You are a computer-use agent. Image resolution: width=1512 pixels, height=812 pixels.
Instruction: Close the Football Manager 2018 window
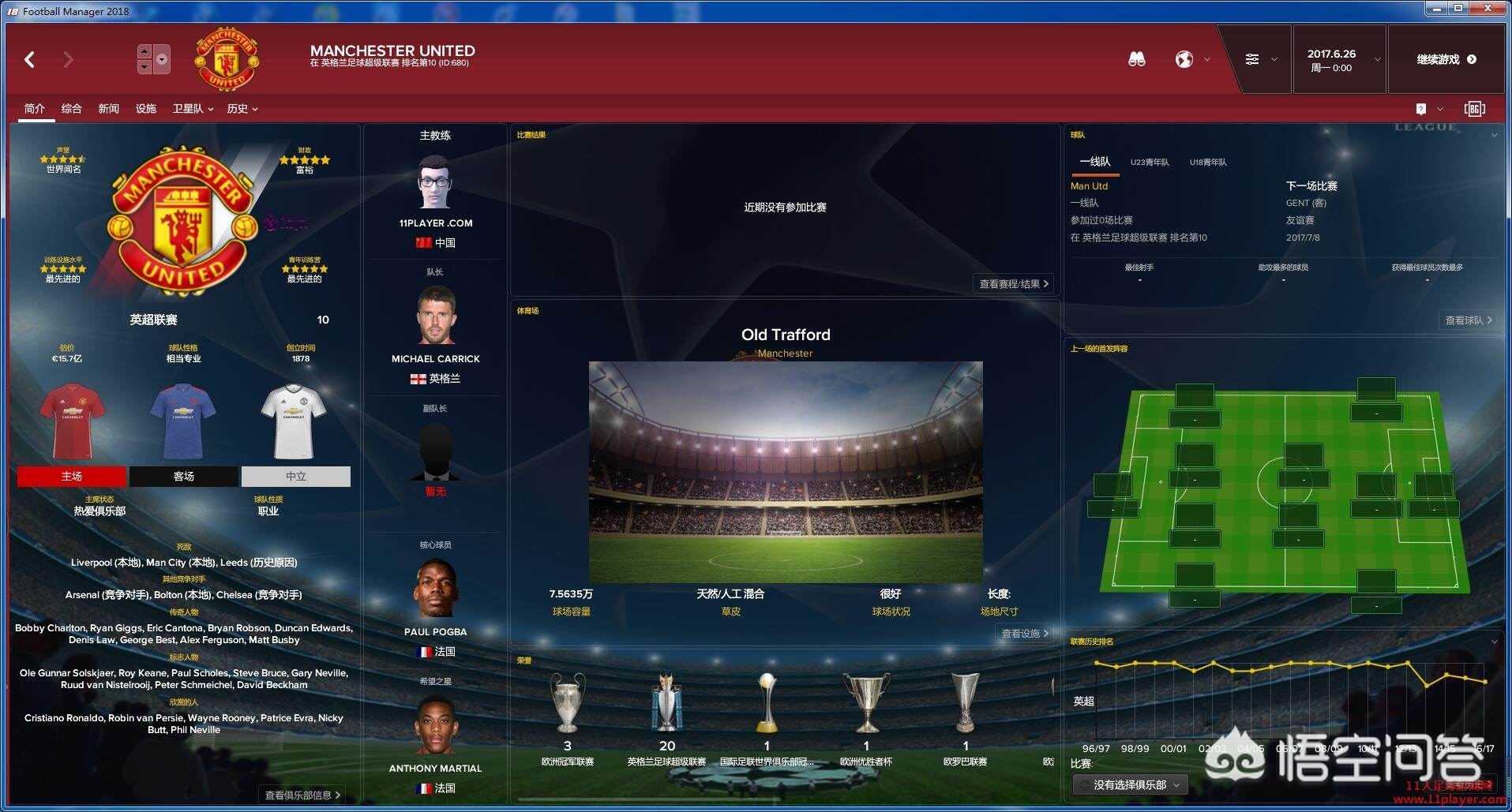click(x=1488, y=9)
